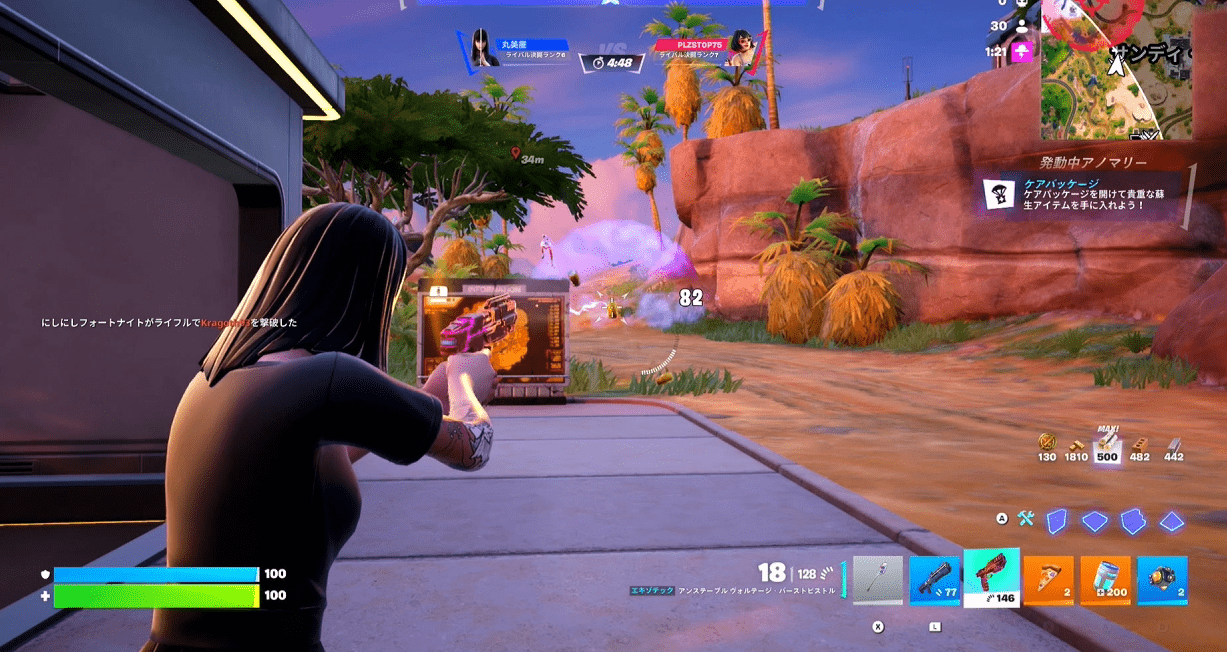The image size is (1227, 652).
Task: Select the pickaxe slot in the hotbar
Action: [x=877, y=581]
